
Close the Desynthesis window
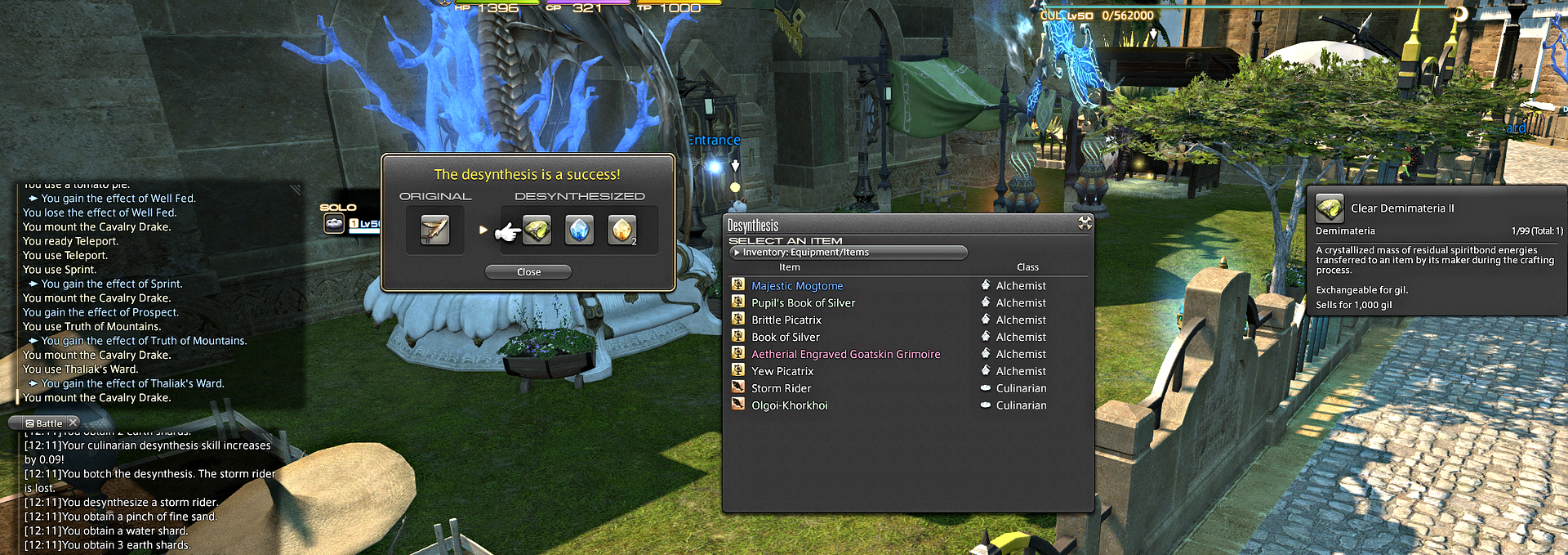[x=1085, y=223]
